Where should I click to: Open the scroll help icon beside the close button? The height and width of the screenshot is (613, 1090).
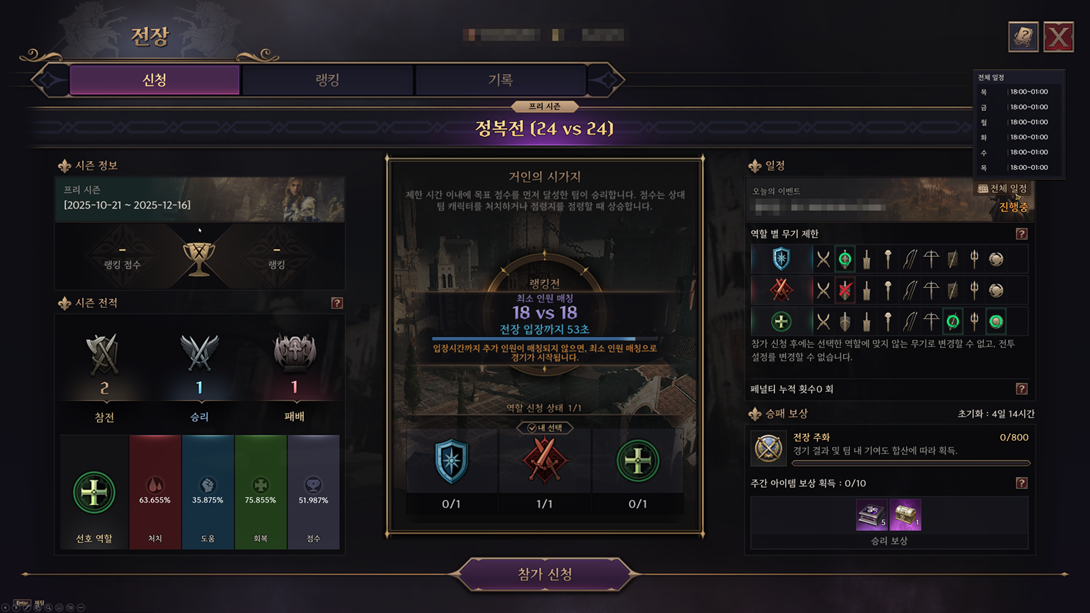click(1022, 37)
